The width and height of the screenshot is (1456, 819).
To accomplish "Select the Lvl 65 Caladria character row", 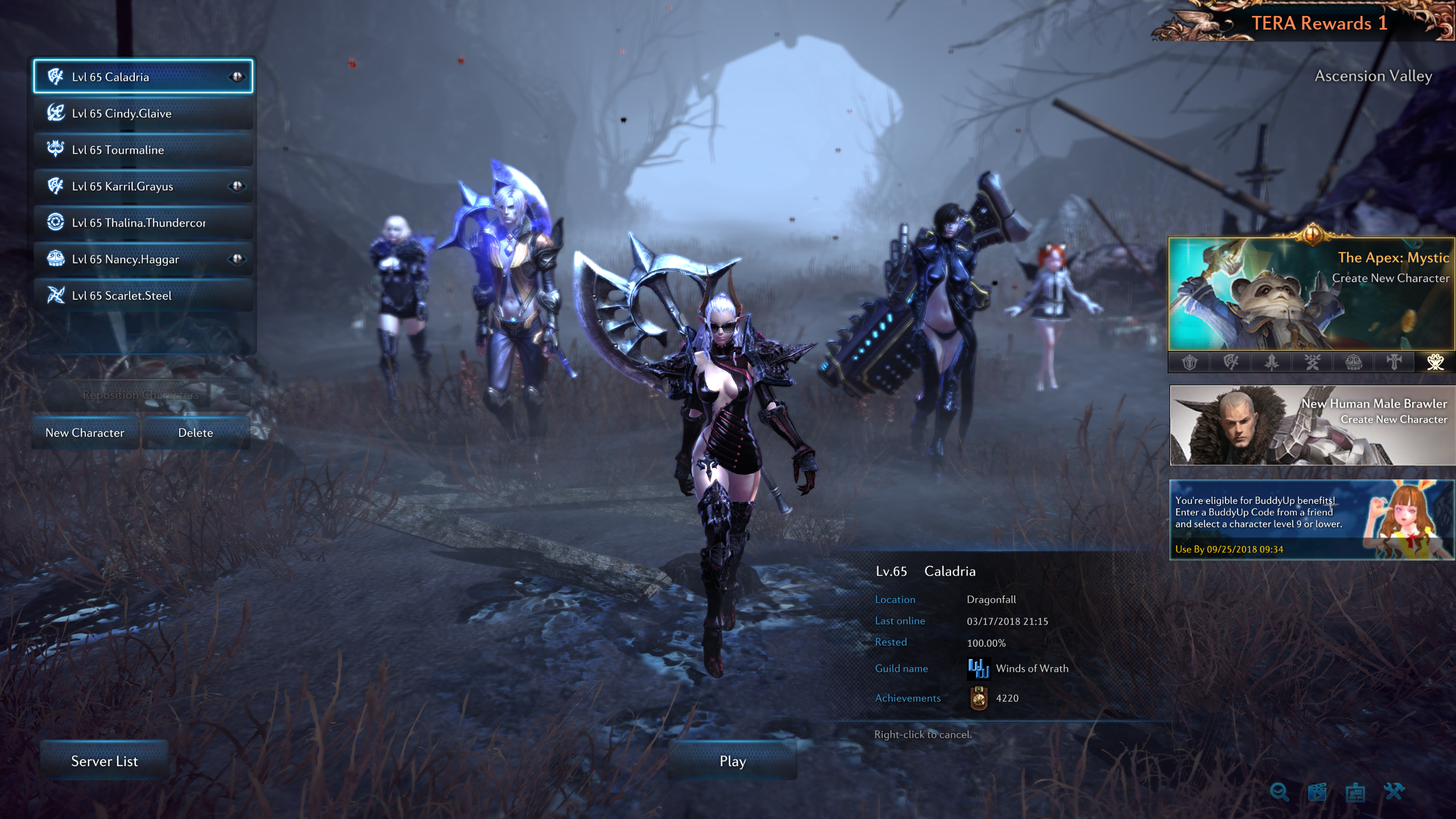I will click(x=142, y=77).
